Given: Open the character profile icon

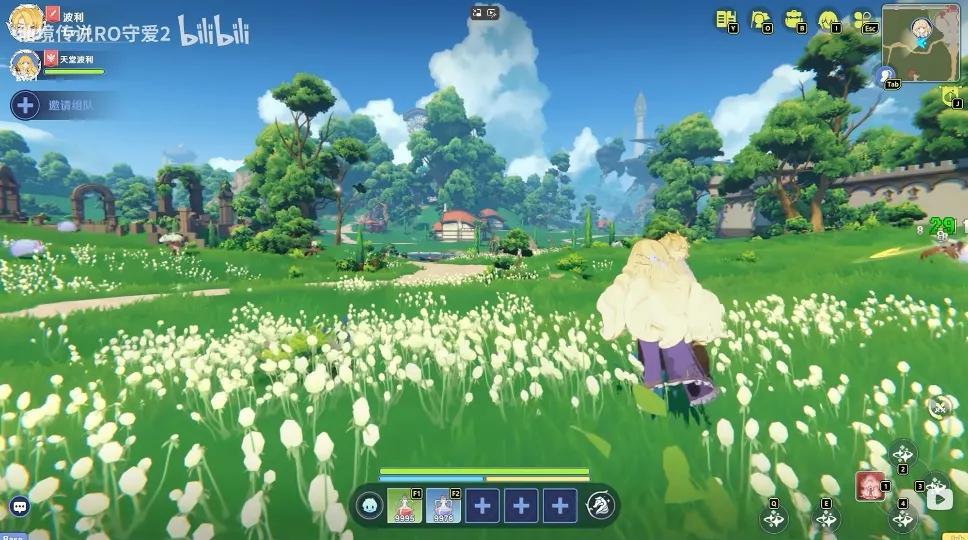Looking at the screenshot, I should [x=760, y=20].
